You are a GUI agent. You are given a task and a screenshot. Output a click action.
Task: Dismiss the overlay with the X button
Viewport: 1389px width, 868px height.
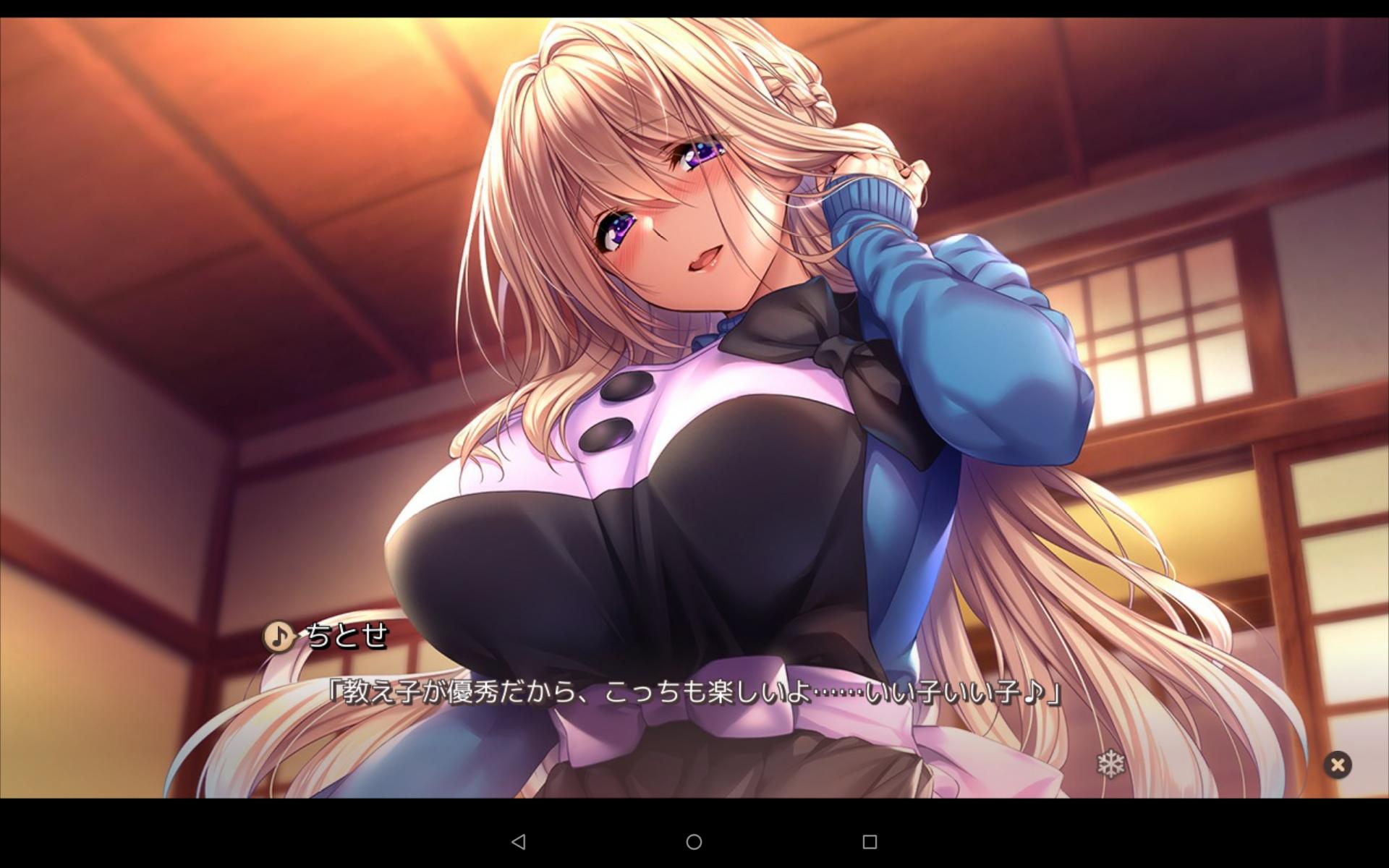(1338, 765)
